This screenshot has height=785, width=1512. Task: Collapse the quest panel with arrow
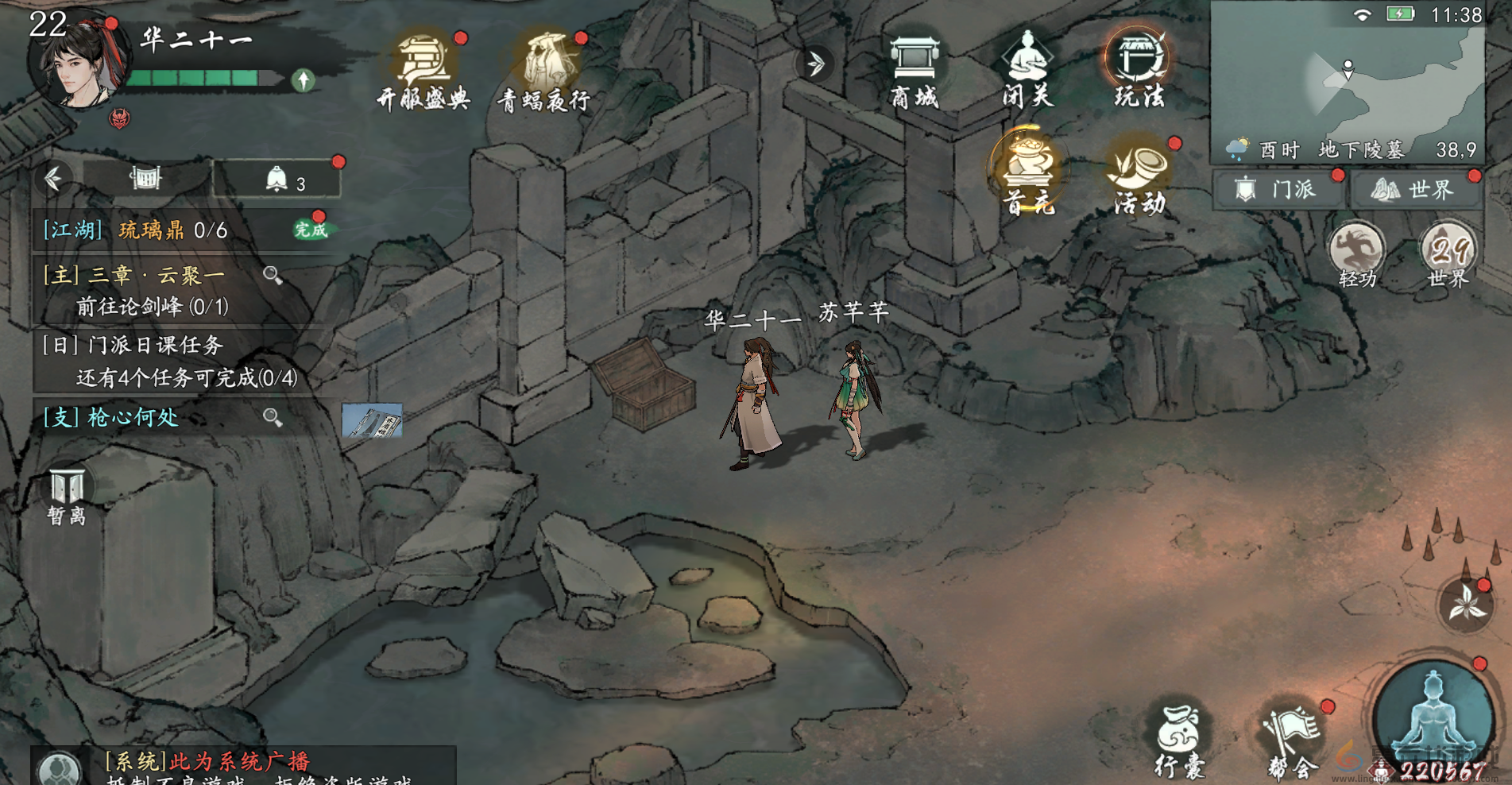coord(54,179)
